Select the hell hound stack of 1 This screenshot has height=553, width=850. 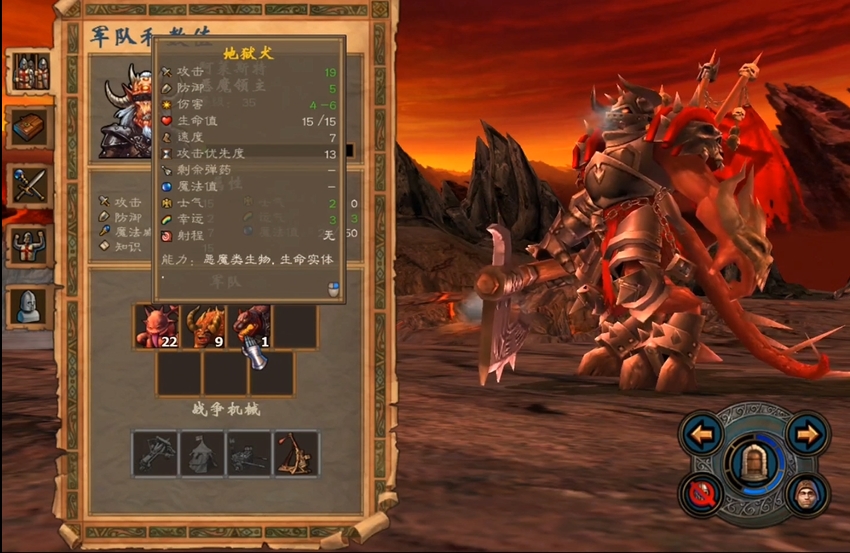click(249, 327)
